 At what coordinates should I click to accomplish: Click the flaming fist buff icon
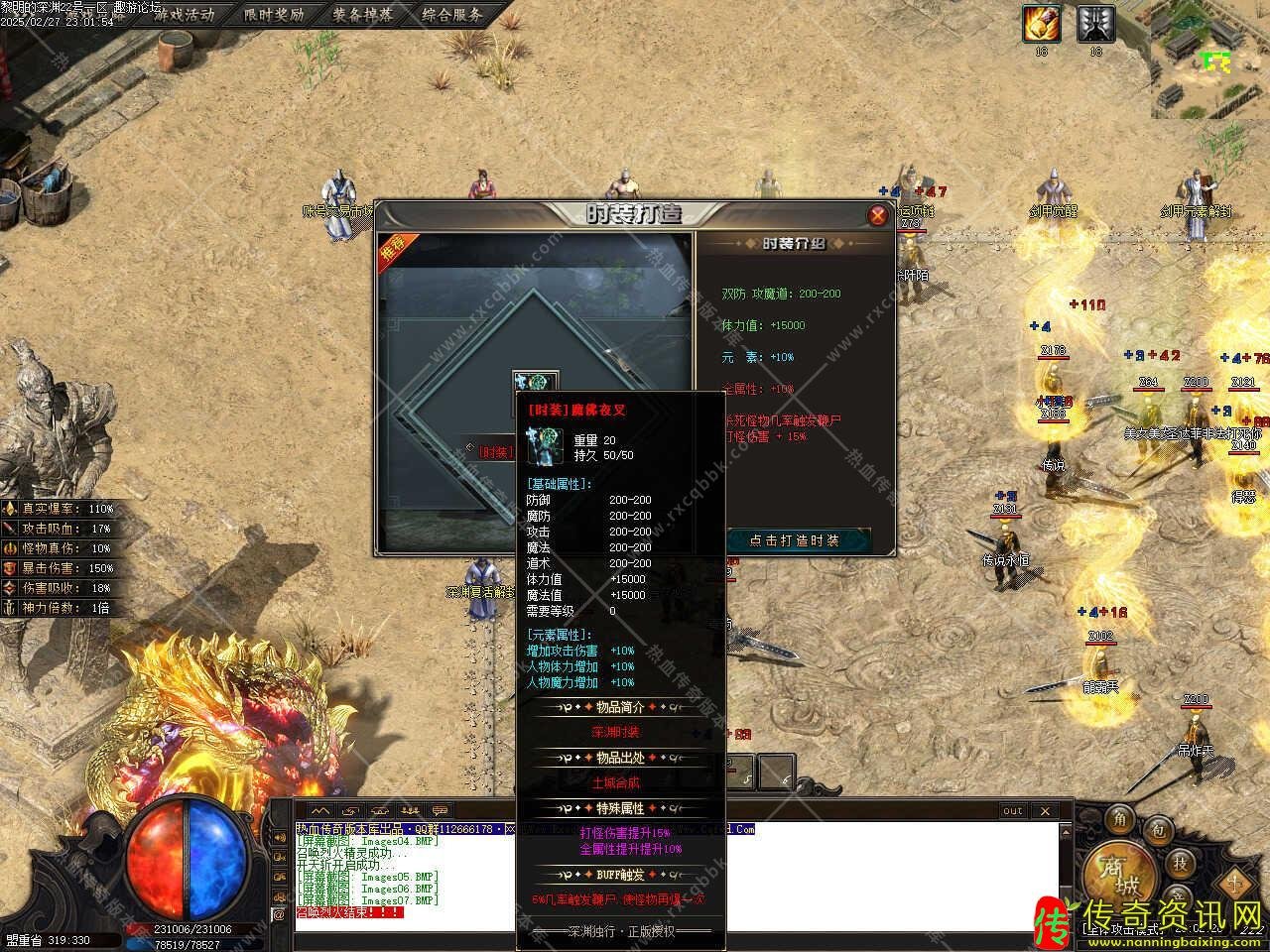click(x=1042, y=24)
